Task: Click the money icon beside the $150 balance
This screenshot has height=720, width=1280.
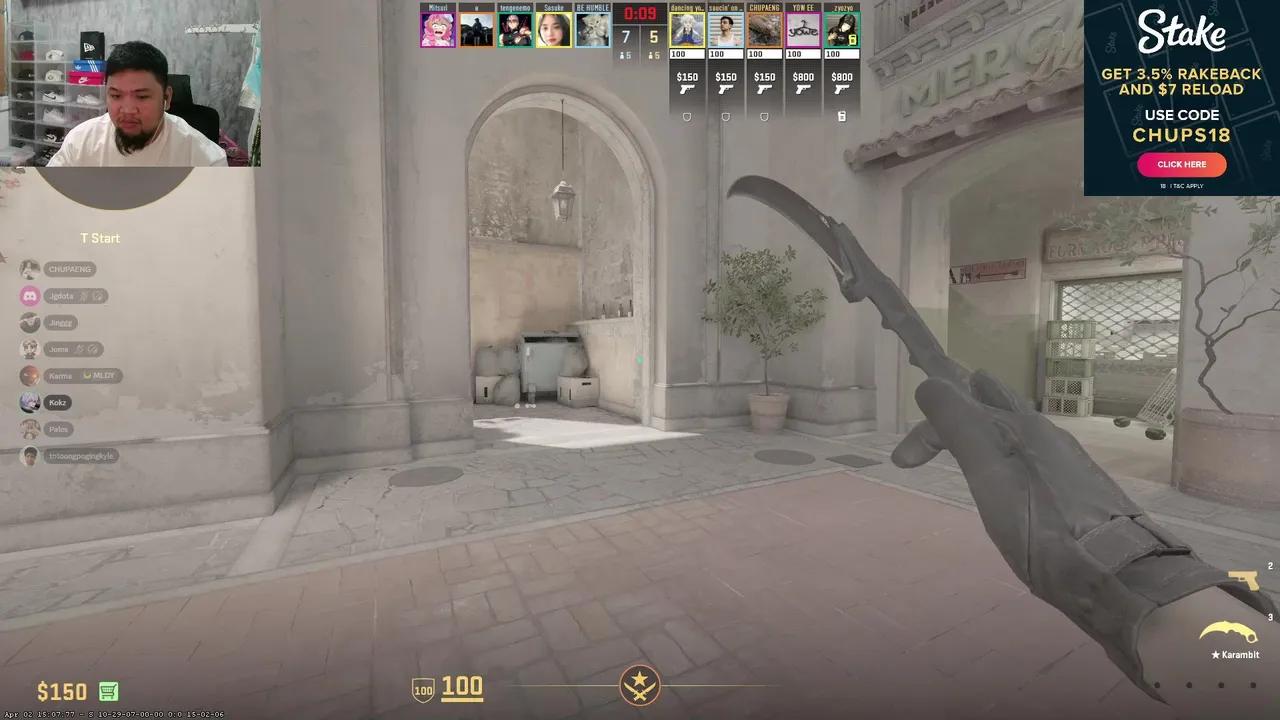Action: 108,691
